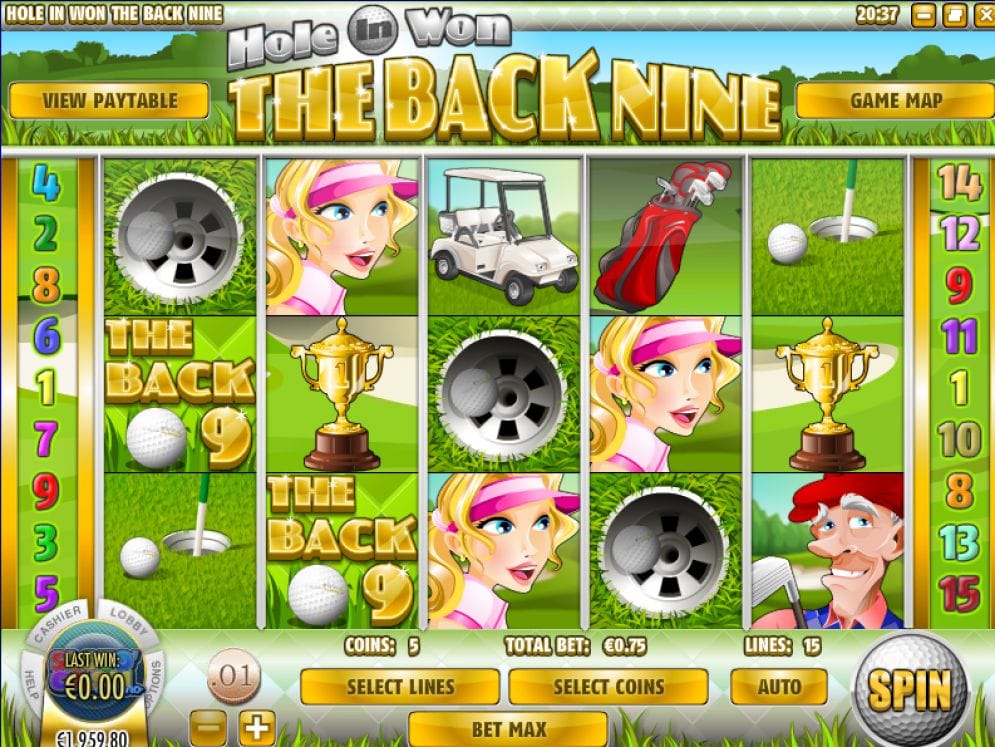Increase coin value with the plus button

point(257,726)
